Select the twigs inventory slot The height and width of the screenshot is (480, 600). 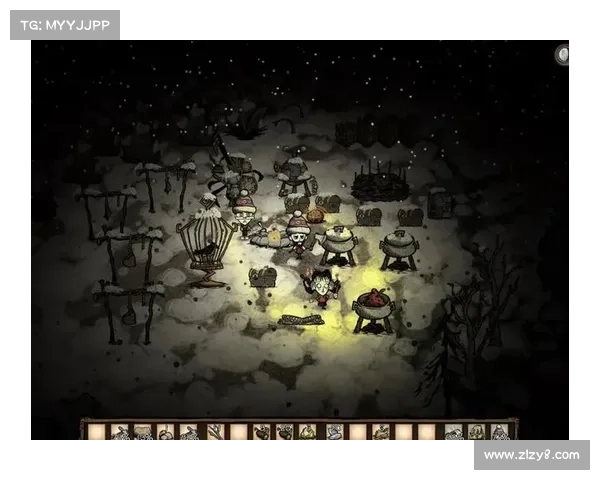(215, 431)
